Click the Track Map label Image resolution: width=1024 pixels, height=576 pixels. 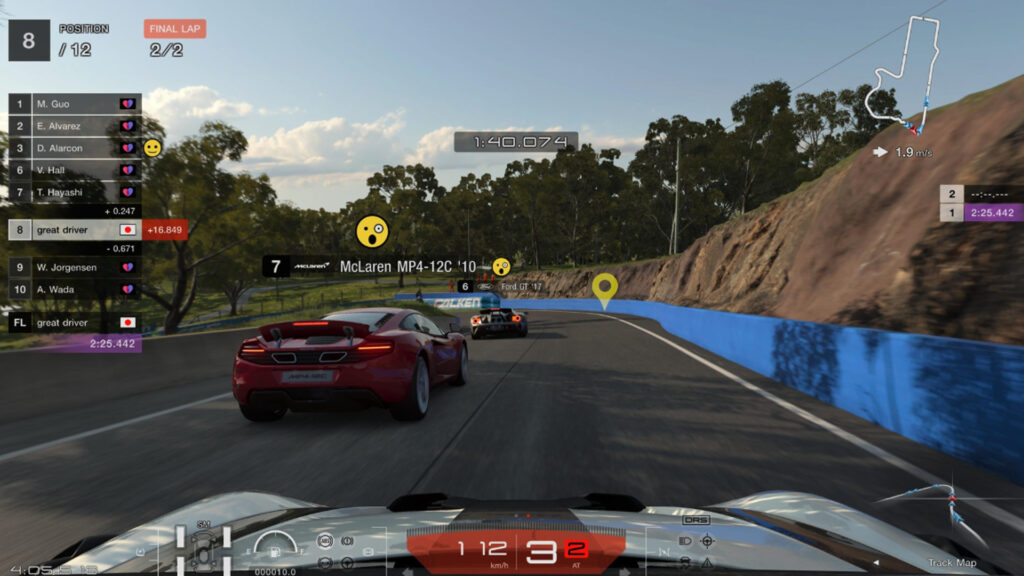point(953,563)
